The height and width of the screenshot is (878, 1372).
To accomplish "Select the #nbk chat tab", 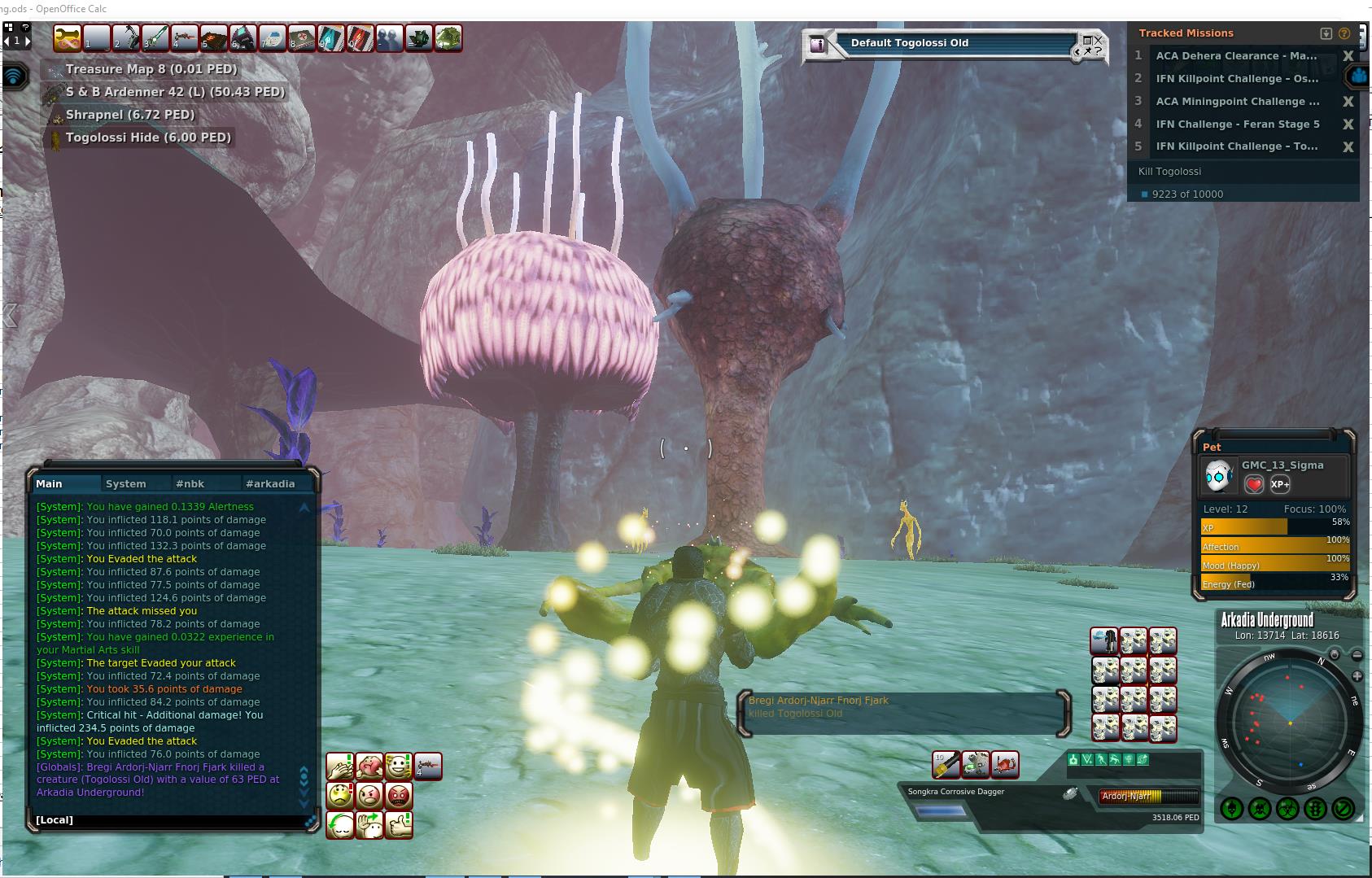I will (x=190, y=483).
